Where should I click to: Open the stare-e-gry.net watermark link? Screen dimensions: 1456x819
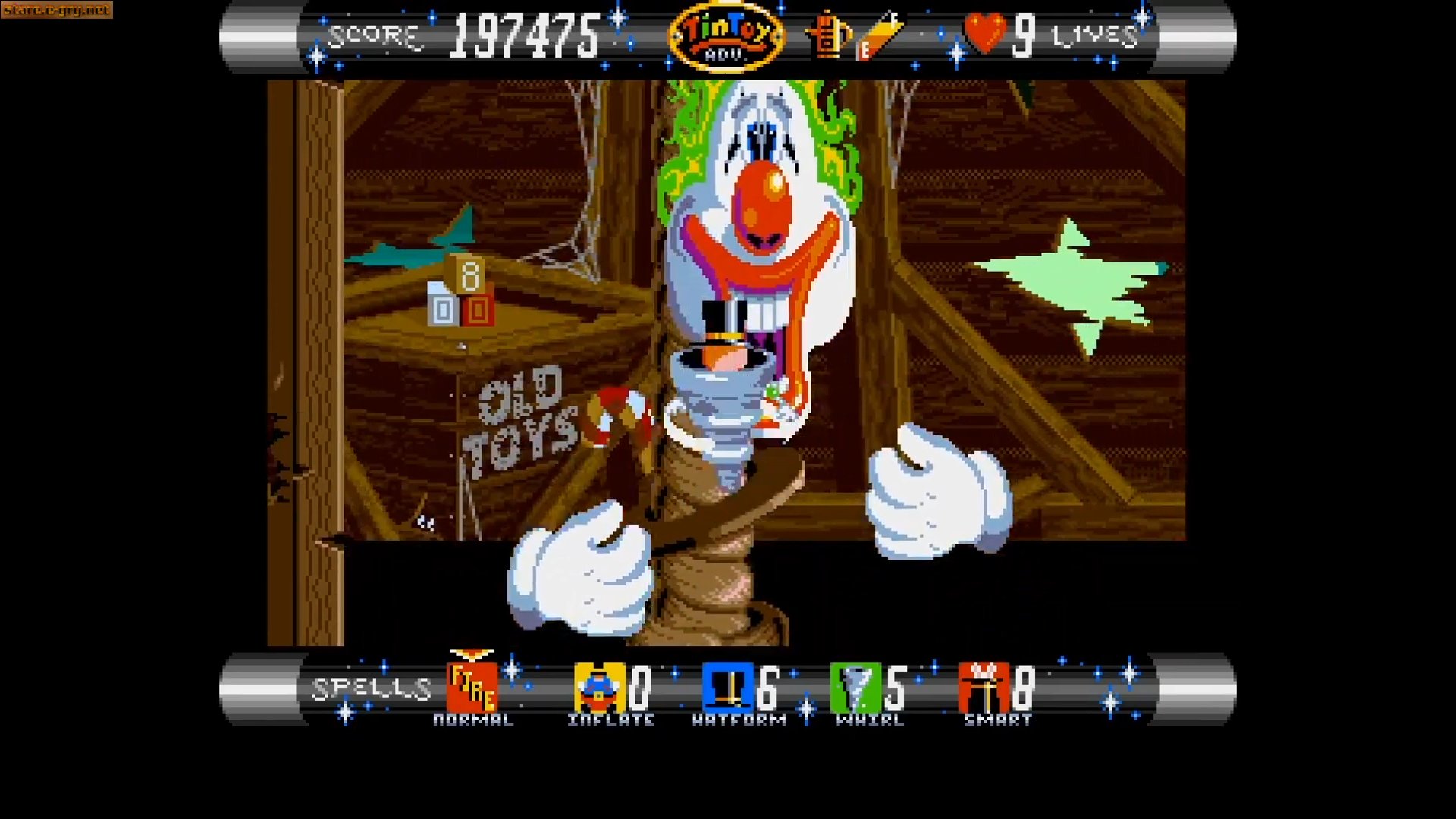[x=57, y=11]
